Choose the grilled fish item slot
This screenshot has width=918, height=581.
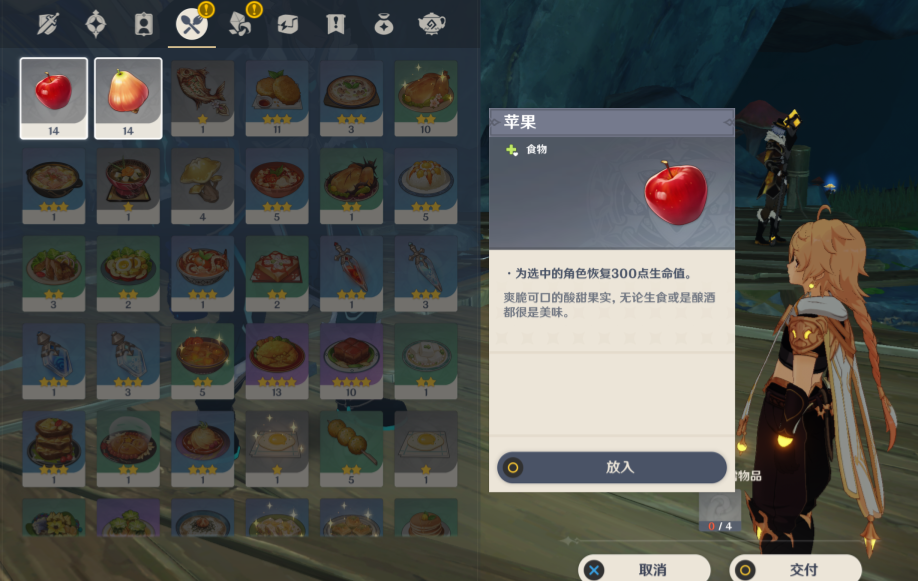(203, 97)
